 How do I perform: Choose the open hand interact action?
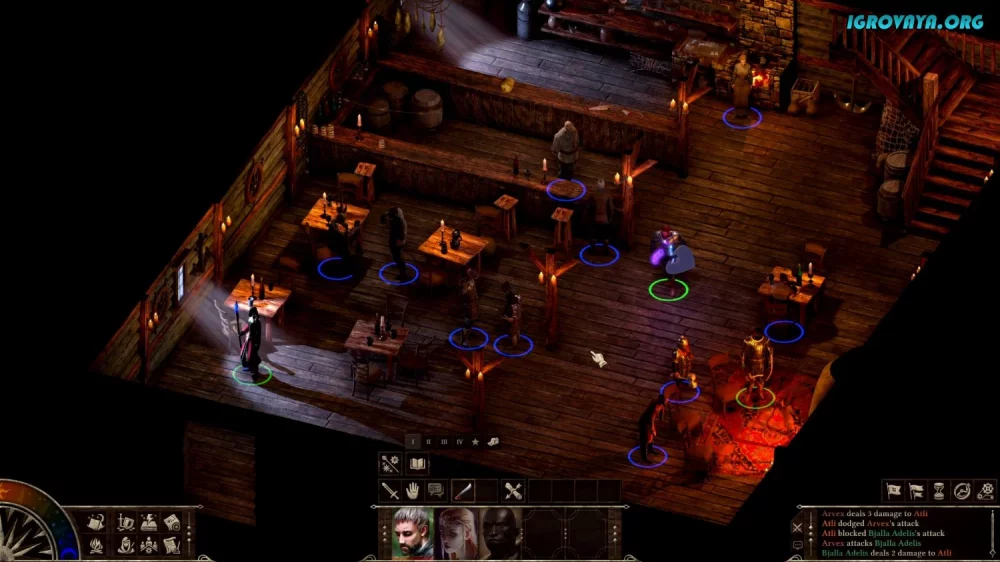pyautogui.click(x=414, y=491)
